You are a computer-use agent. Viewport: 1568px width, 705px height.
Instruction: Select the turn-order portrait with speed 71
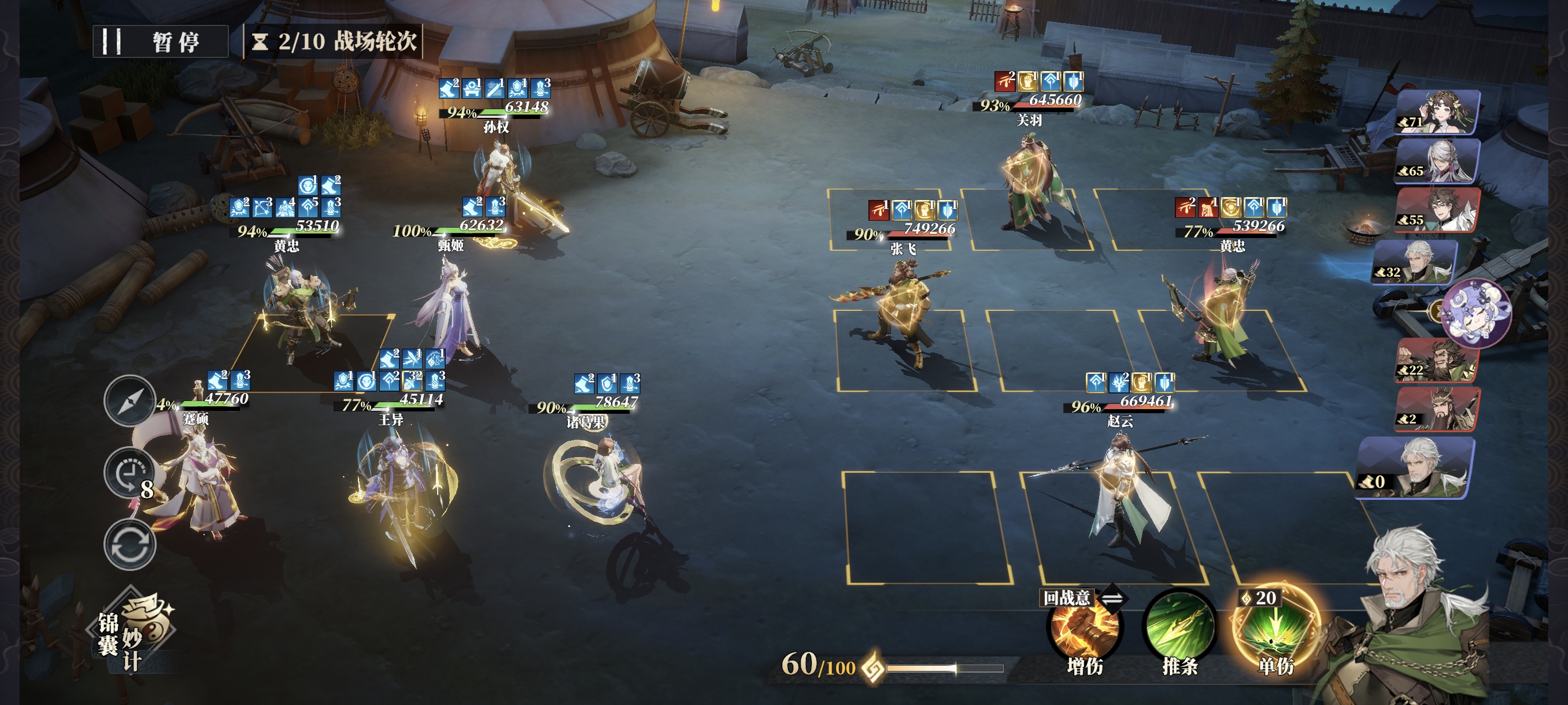(1439, 112)
